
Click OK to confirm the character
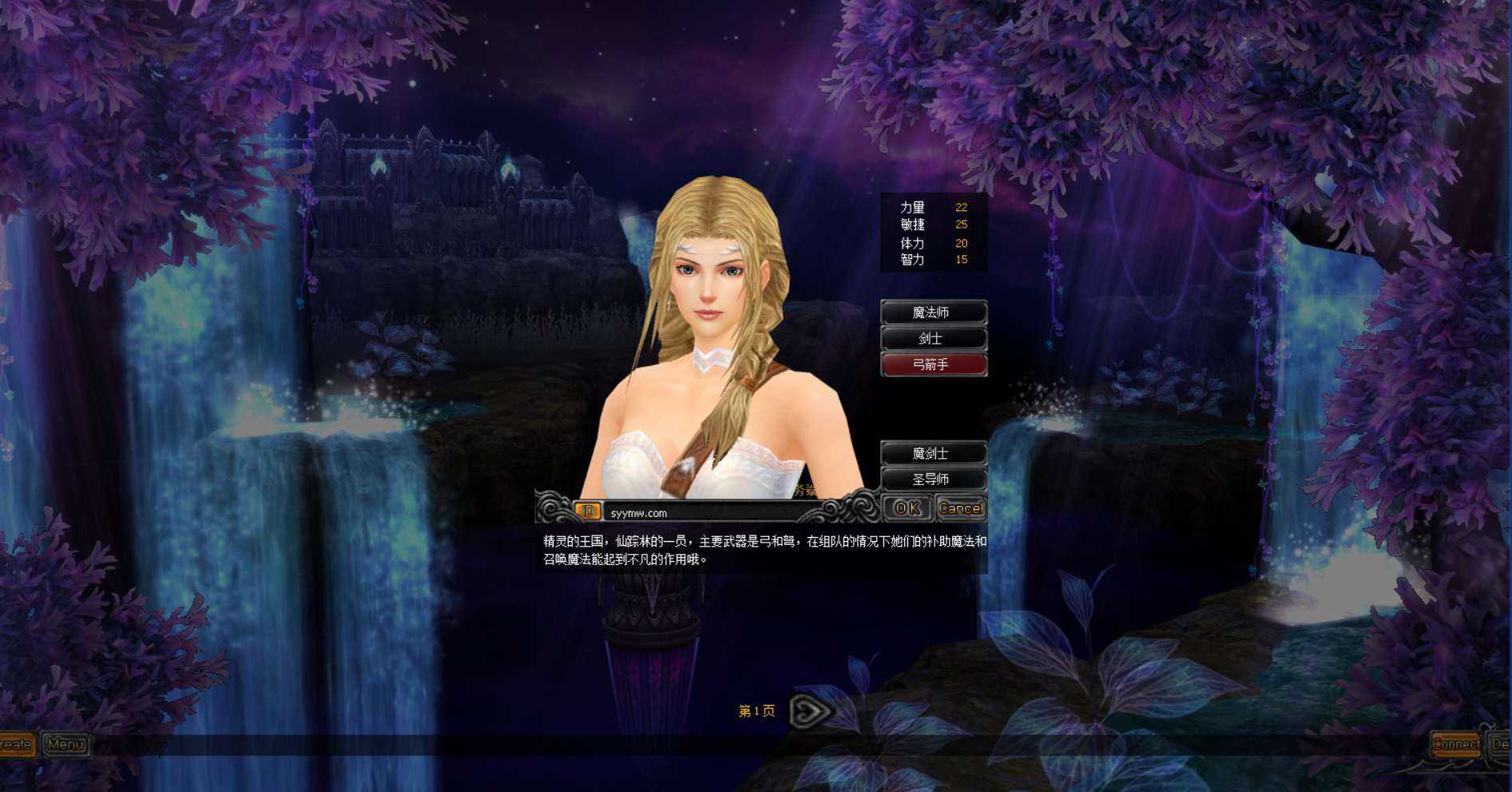tap(907, 507)
